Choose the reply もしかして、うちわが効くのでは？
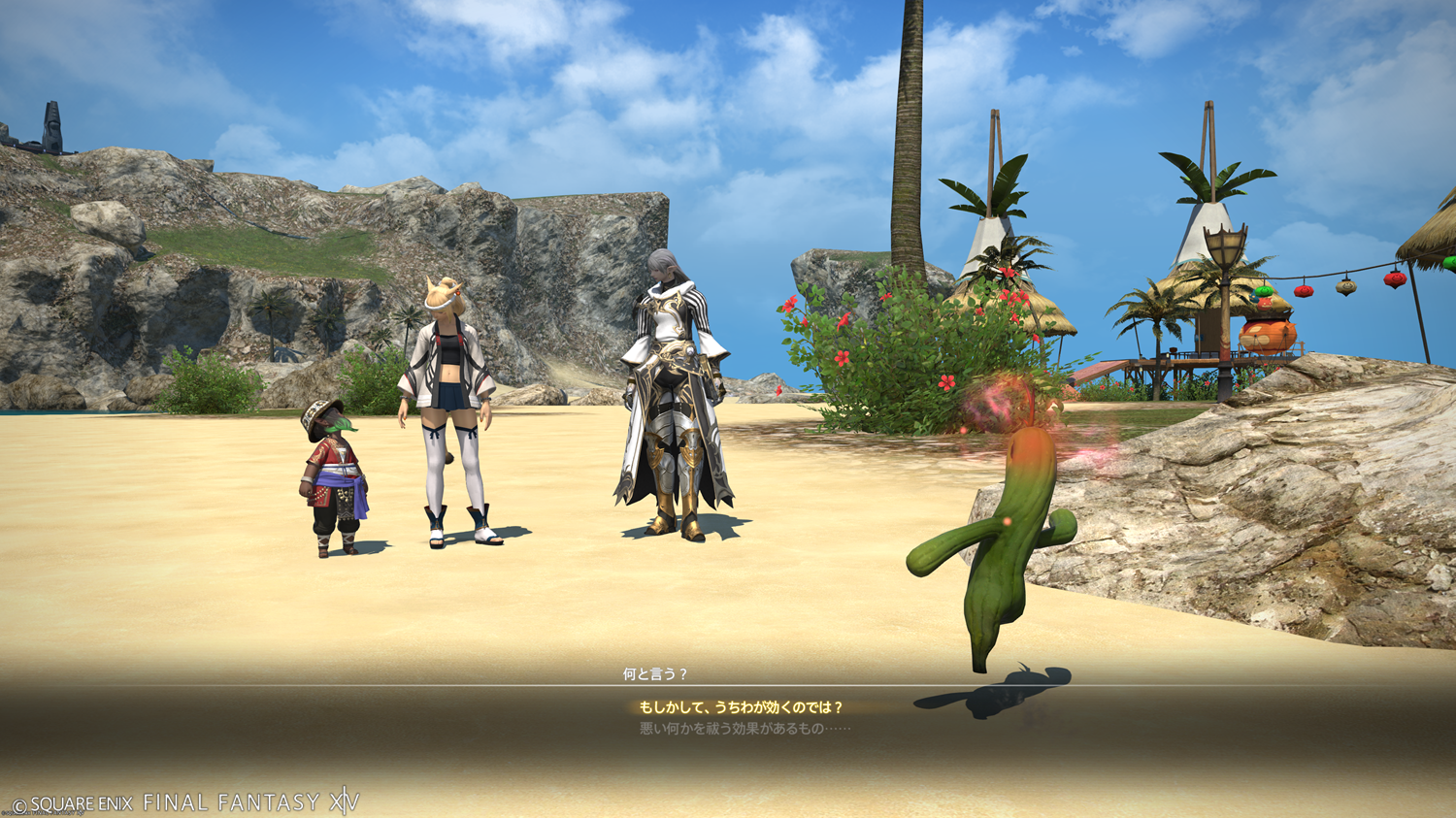This screenshot has height=818, width=1456. [x=741, y=707]
